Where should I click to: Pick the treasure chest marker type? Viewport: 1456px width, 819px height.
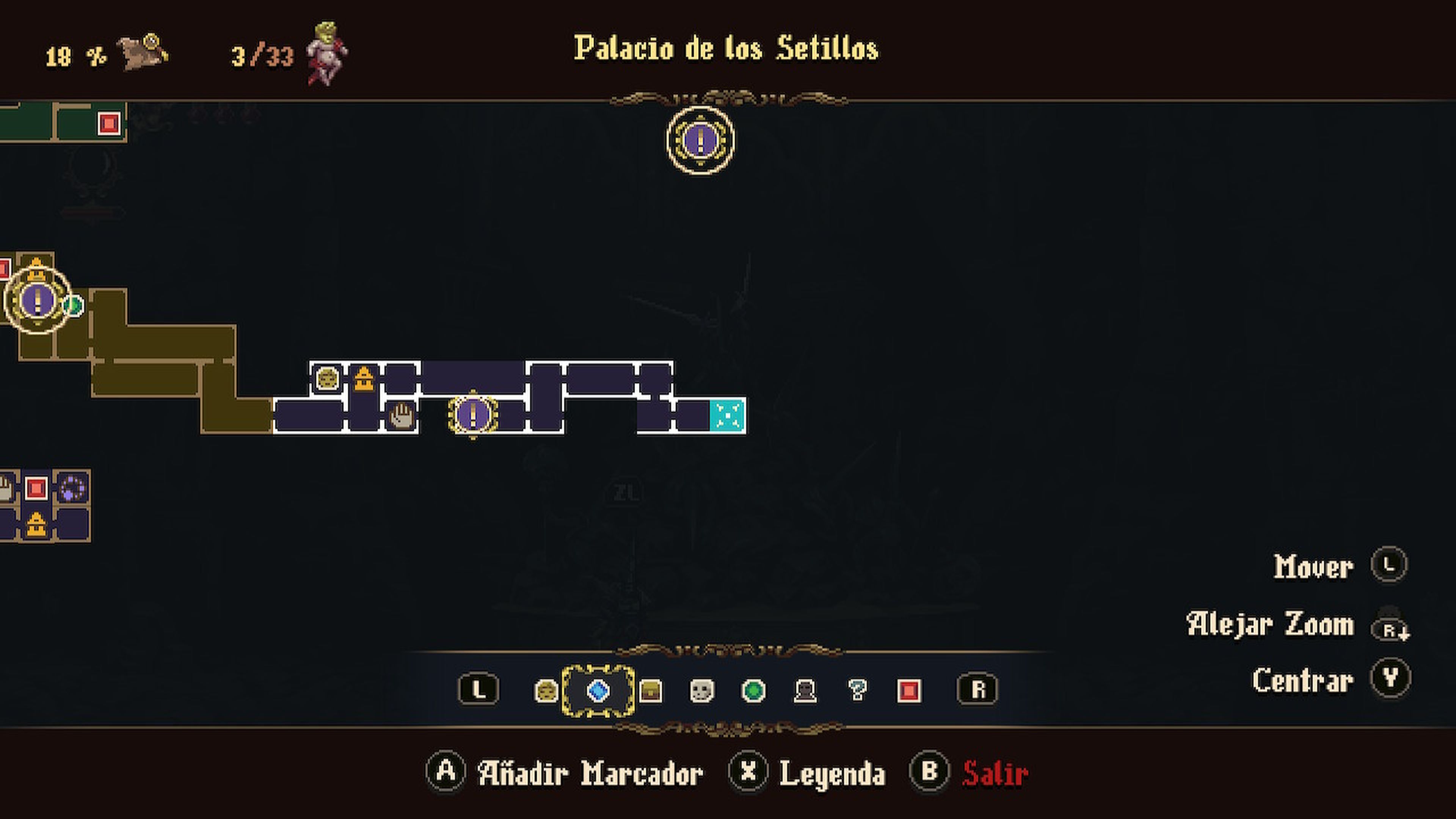point(650,691)
